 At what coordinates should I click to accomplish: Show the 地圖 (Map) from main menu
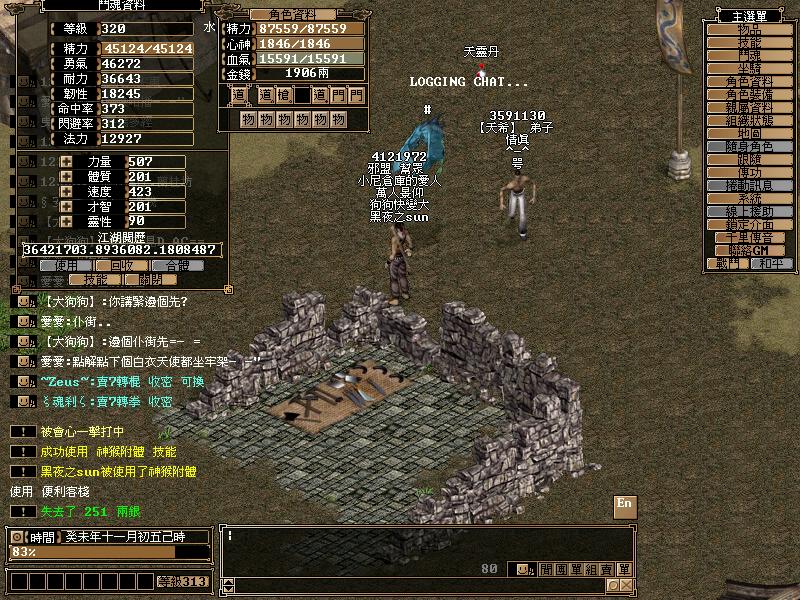coord(748,133)
